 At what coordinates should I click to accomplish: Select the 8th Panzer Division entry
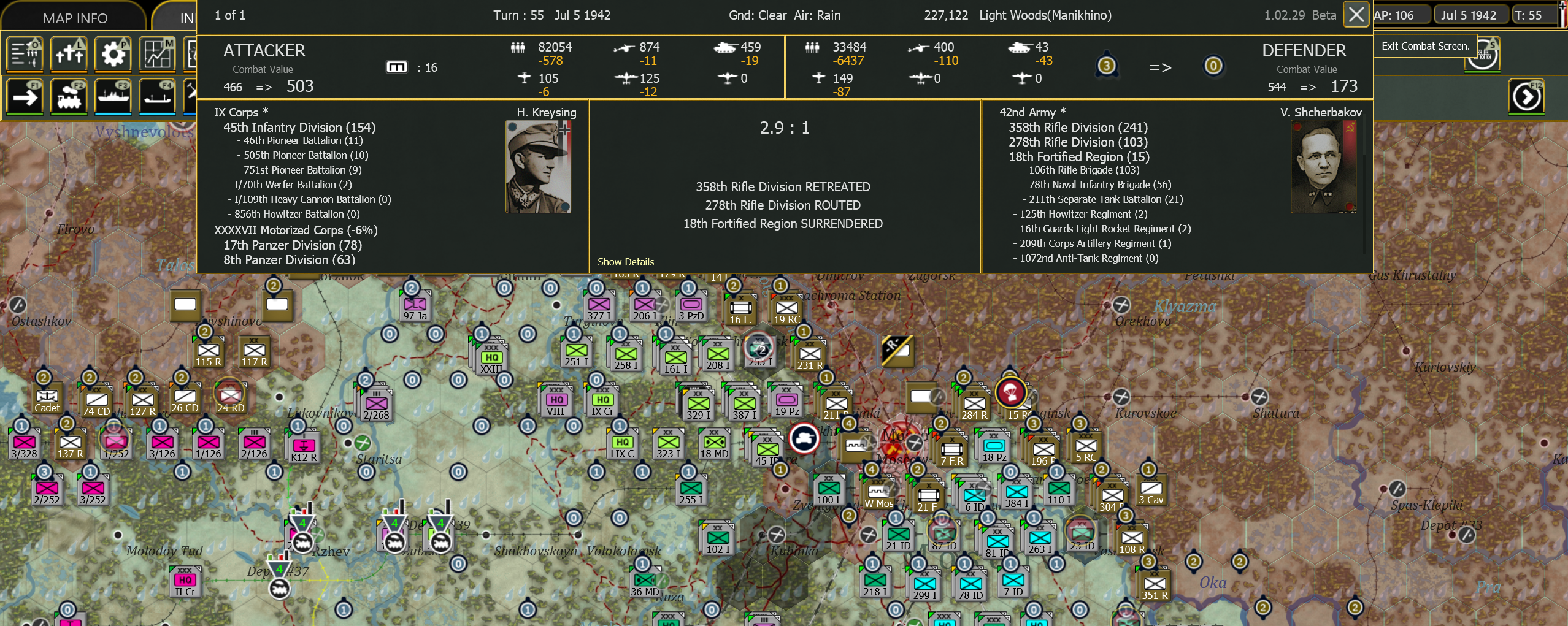click(288, 259)
